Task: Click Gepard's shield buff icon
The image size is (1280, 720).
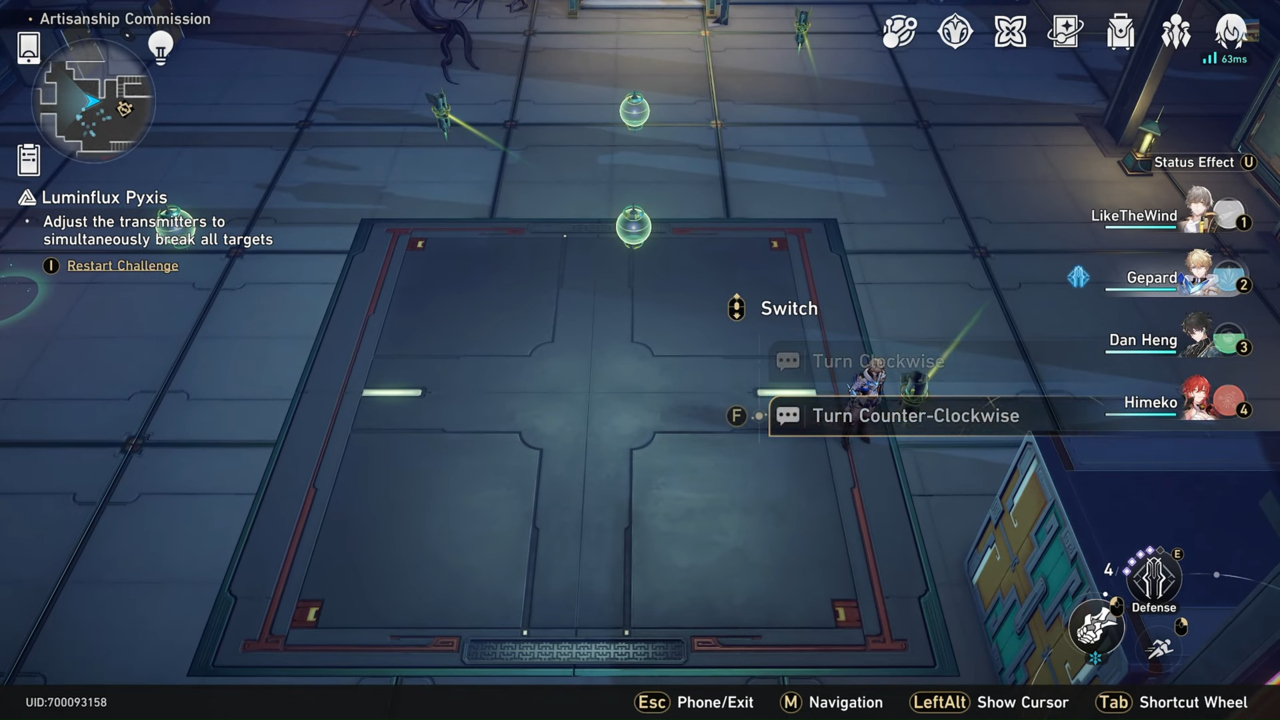Action: pos(1078,278)
